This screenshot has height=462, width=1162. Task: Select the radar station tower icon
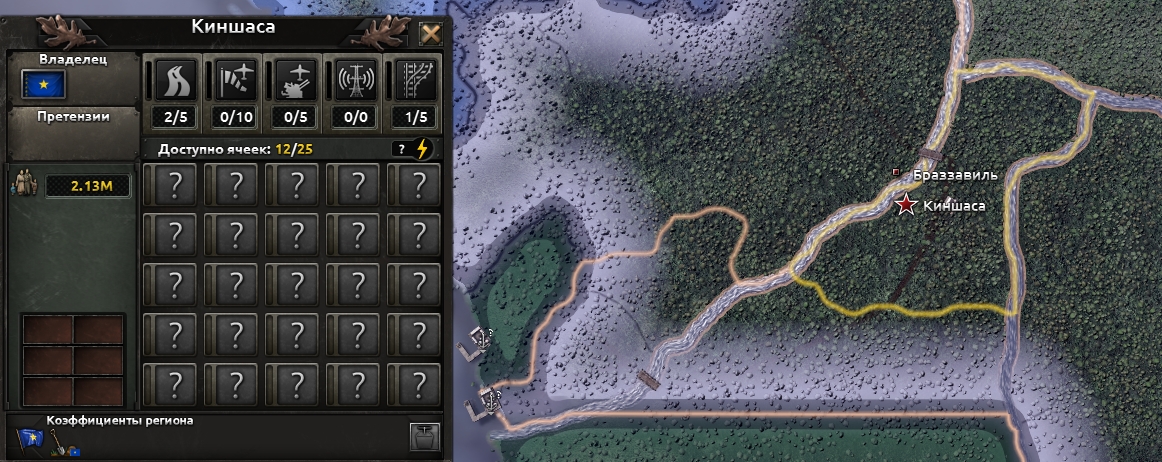(356, 79)
